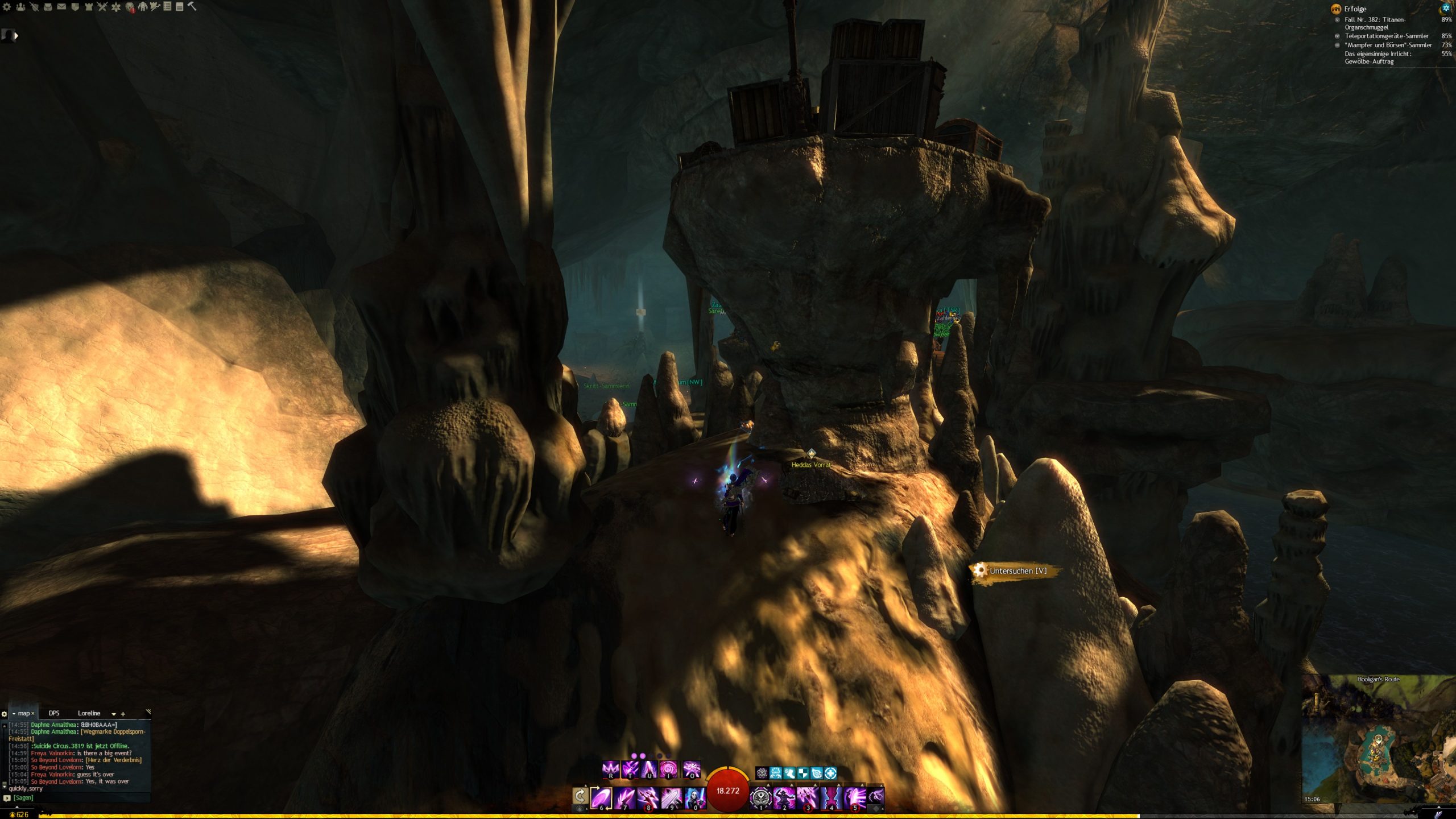Click the [Sagen] chat input field
Image resolution: width=1456 pixels, height=819 pixels.
pyautogui.click(x=80, y=798)
